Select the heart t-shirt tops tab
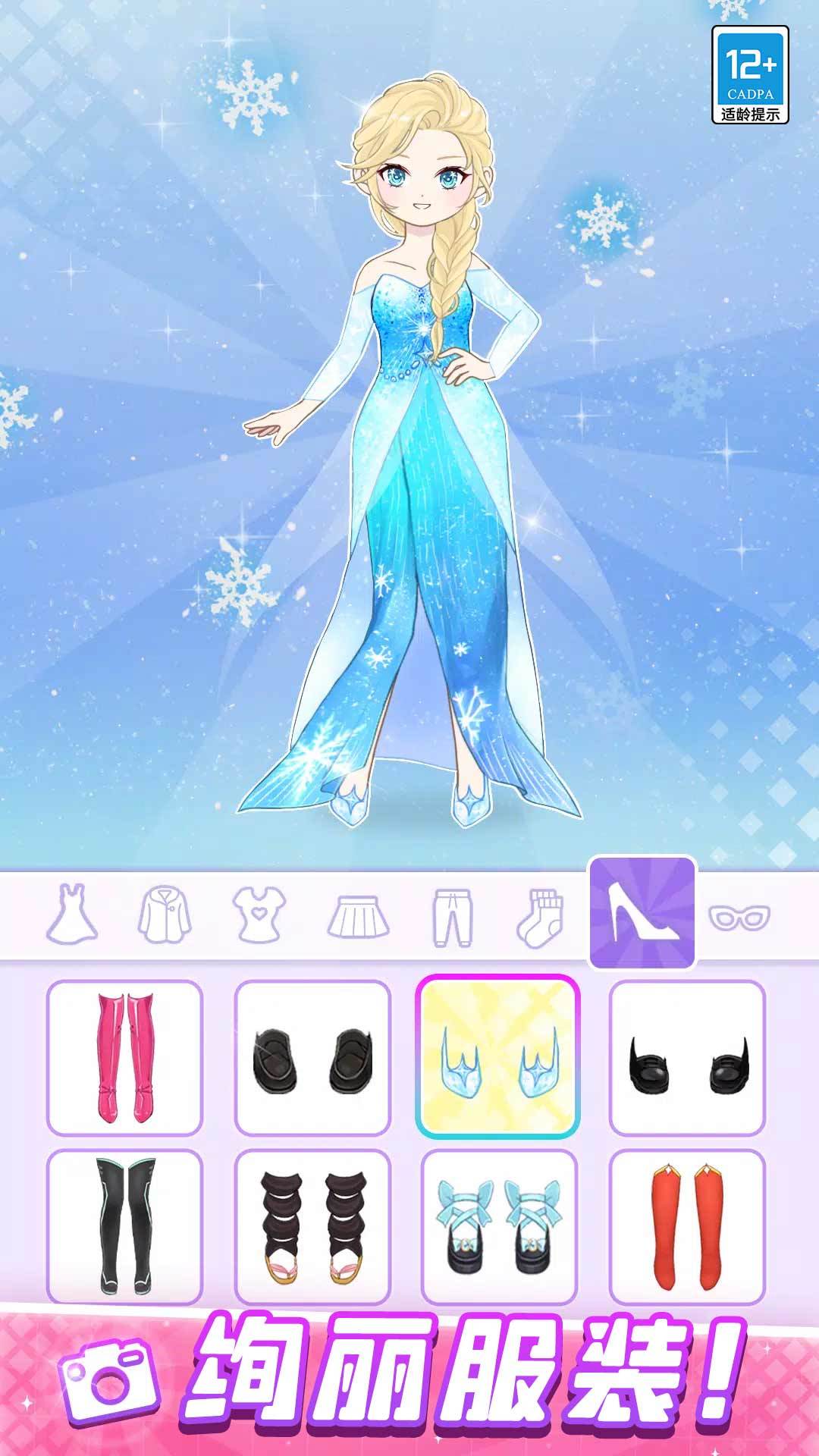The height and width of the screenshot is (1456, 819). point(259,914)
